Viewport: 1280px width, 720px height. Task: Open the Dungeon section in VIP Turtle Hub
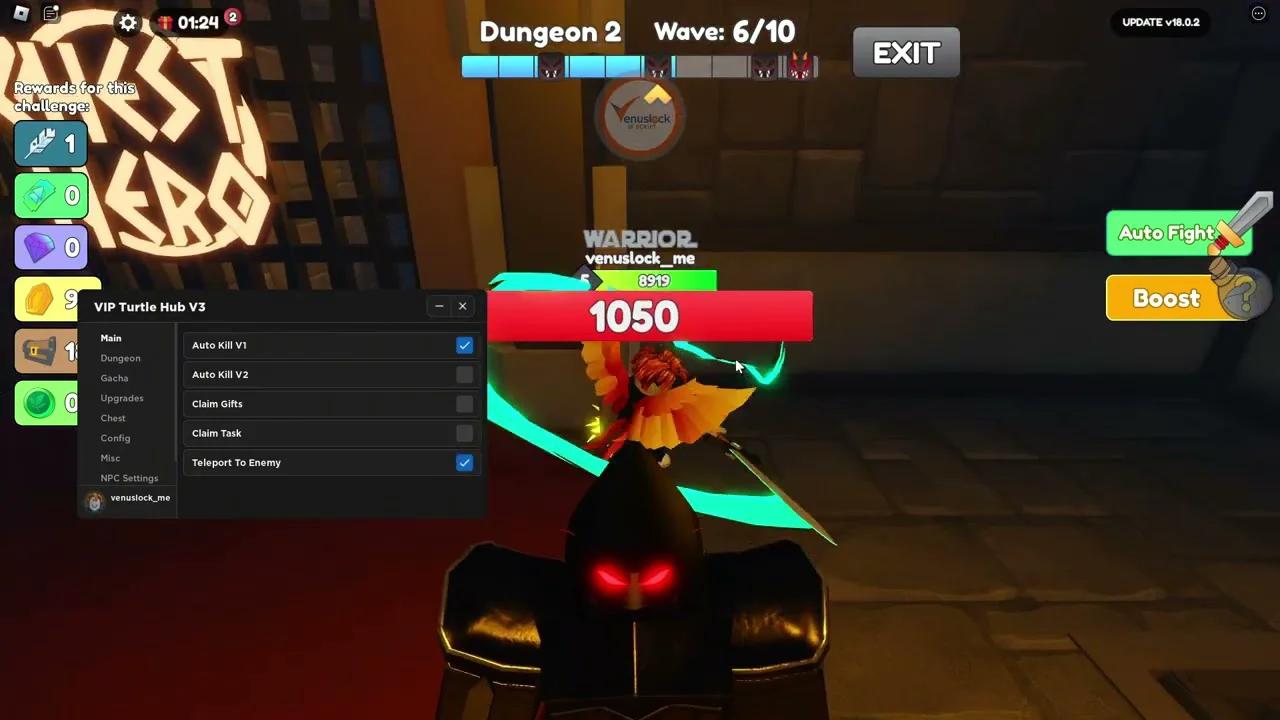(120, 358)
